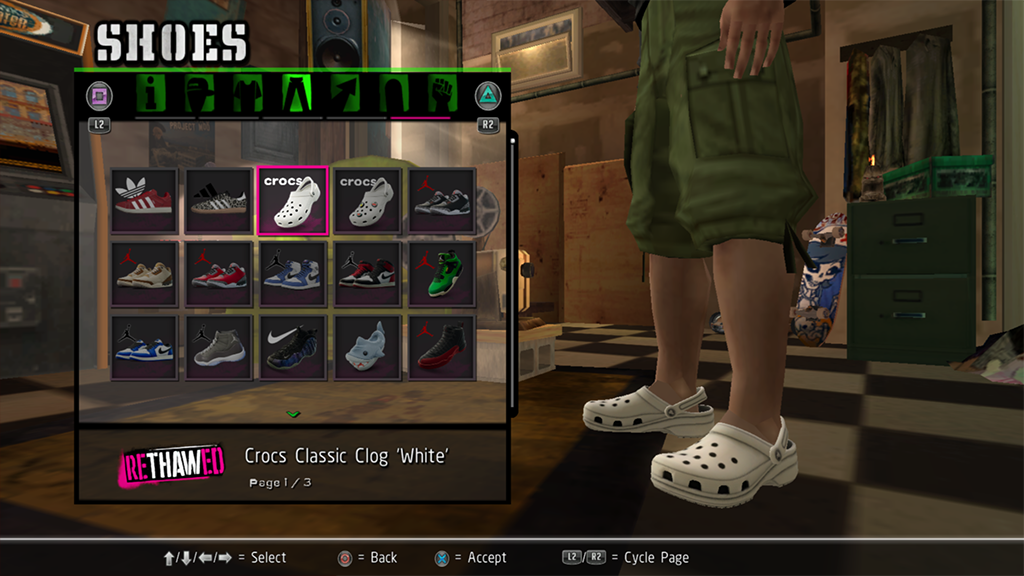
Task: Choose the grey Jordan high-top
Action: 218,347
